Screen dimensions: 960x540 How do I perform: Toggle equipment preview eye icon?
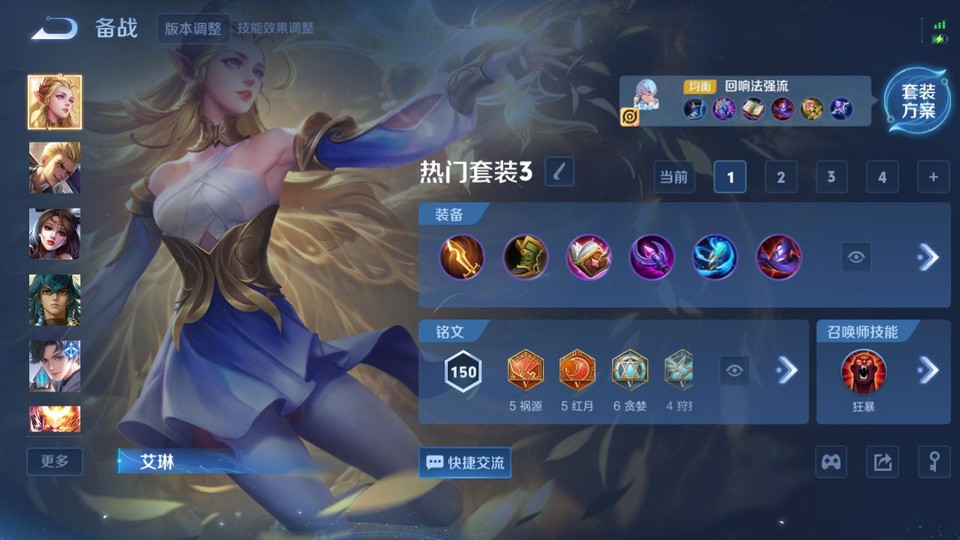point(856,257)
